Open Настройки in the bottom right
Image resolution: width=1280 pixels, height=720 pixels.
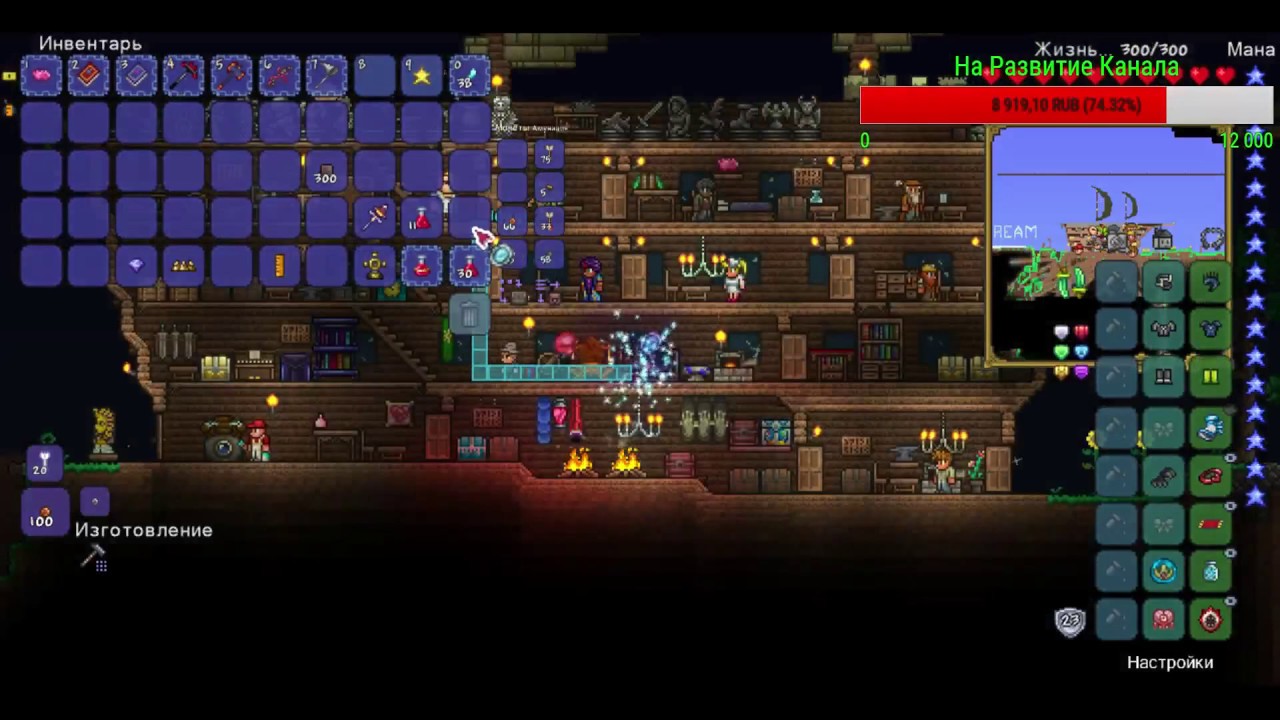click(1170, 662)
